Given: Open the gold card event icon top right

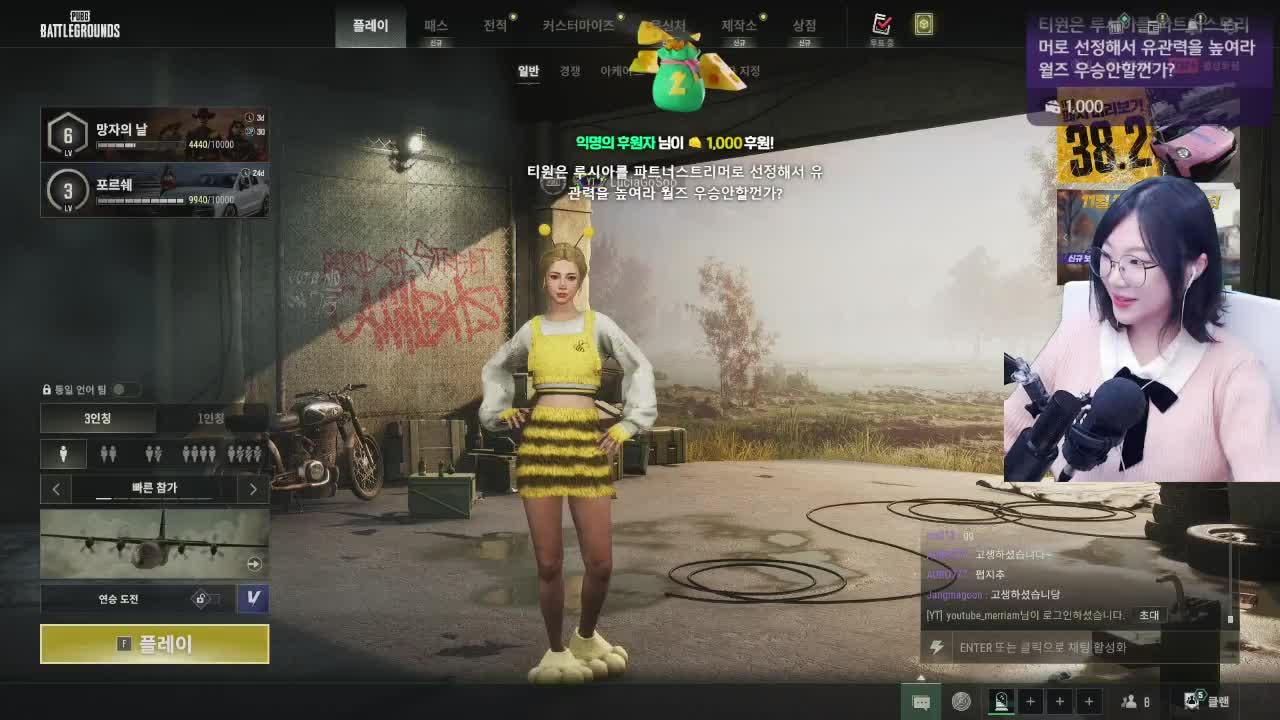Looking at the screenshot, I should [x=923, y=26].
